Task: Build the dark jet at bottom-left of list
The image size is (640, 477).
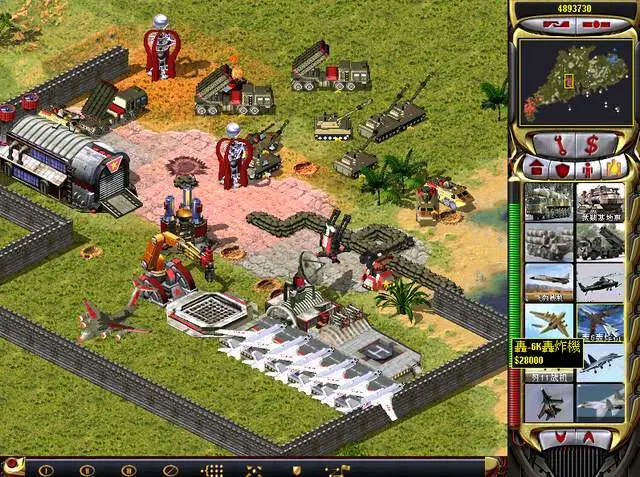Action: point(549,401)
